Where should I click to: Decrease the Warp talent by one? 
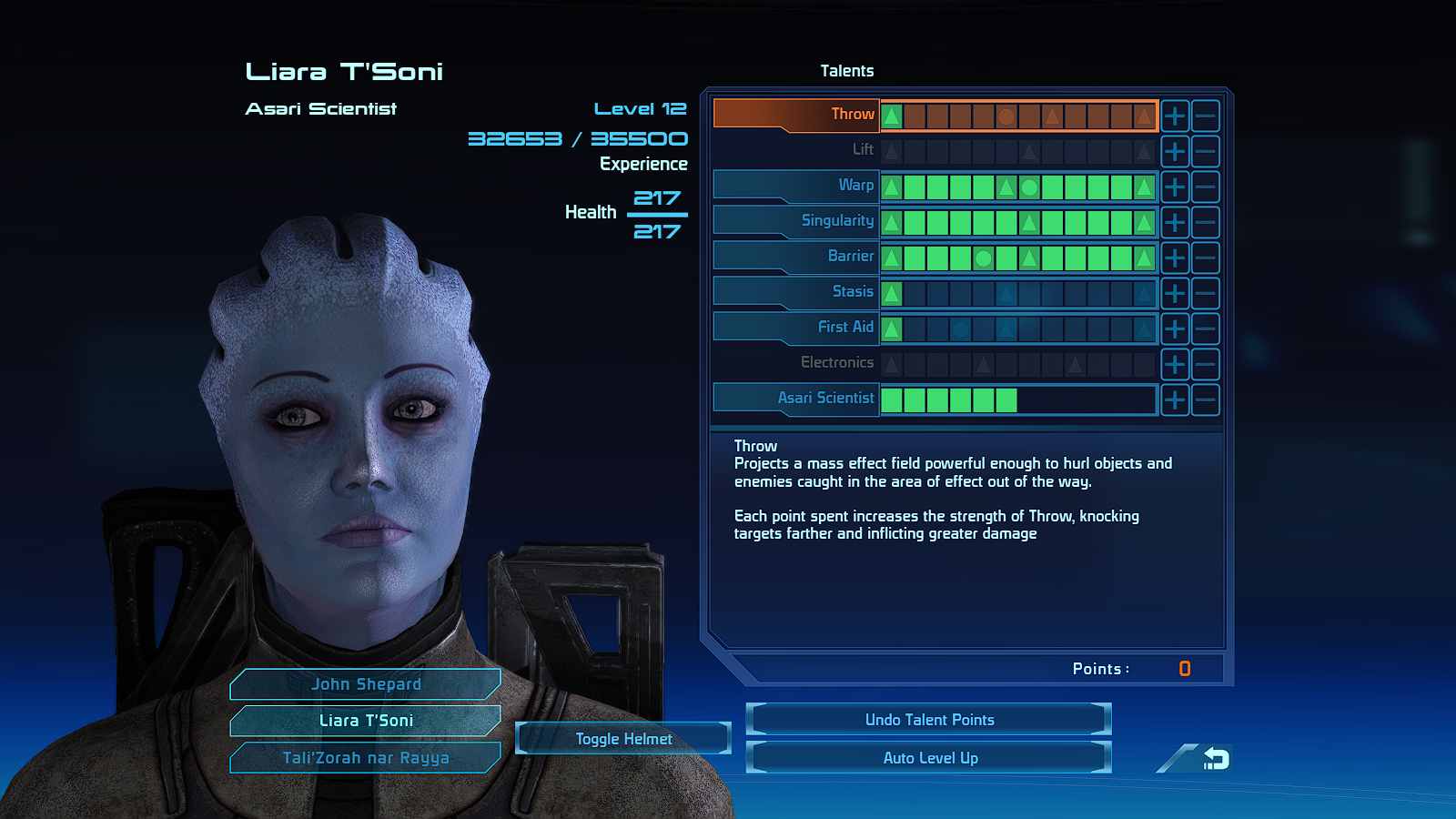pyautogui.click(x=1205, y=187)
